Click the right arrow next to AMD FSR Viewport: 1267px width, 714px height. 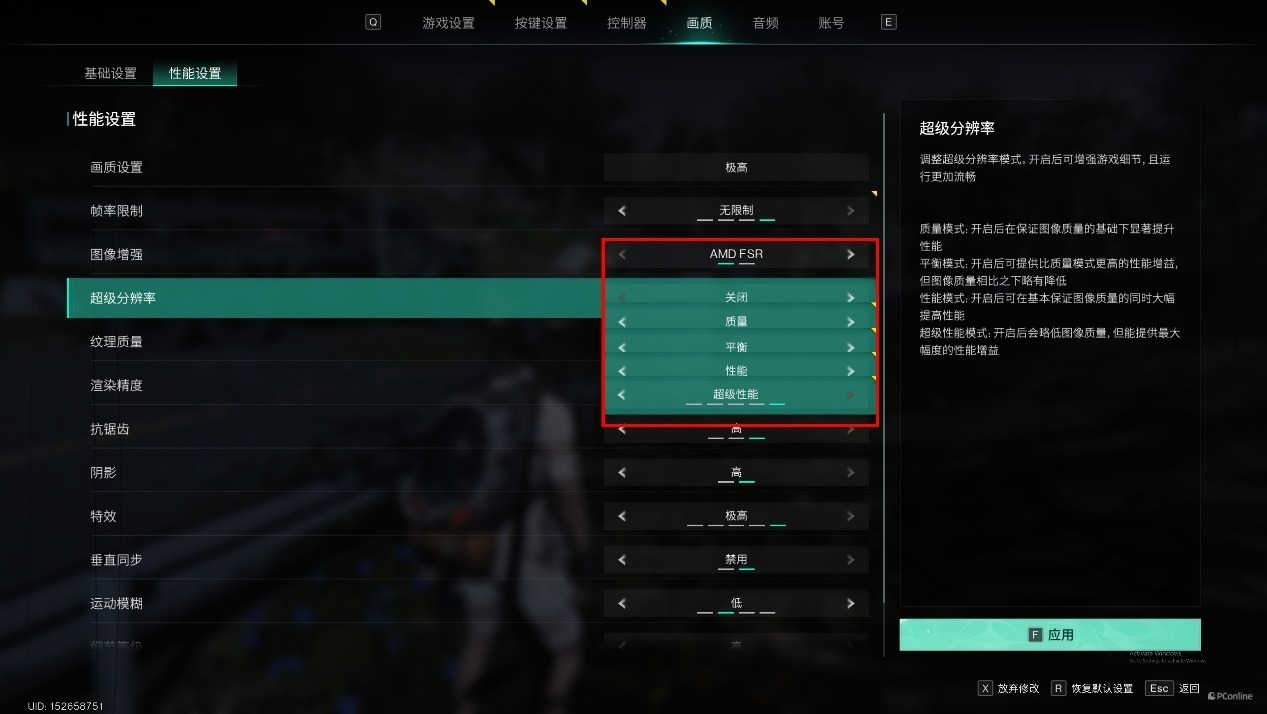coord(851,255)
